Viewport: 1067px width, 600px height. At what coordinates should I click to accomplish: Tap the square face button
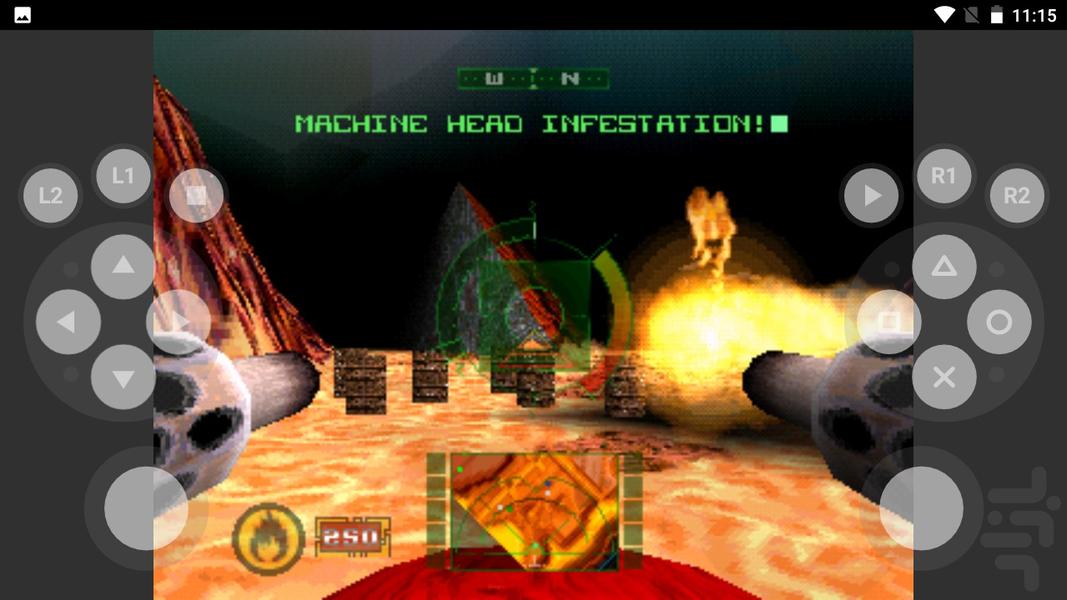click(x=889, y=322)
